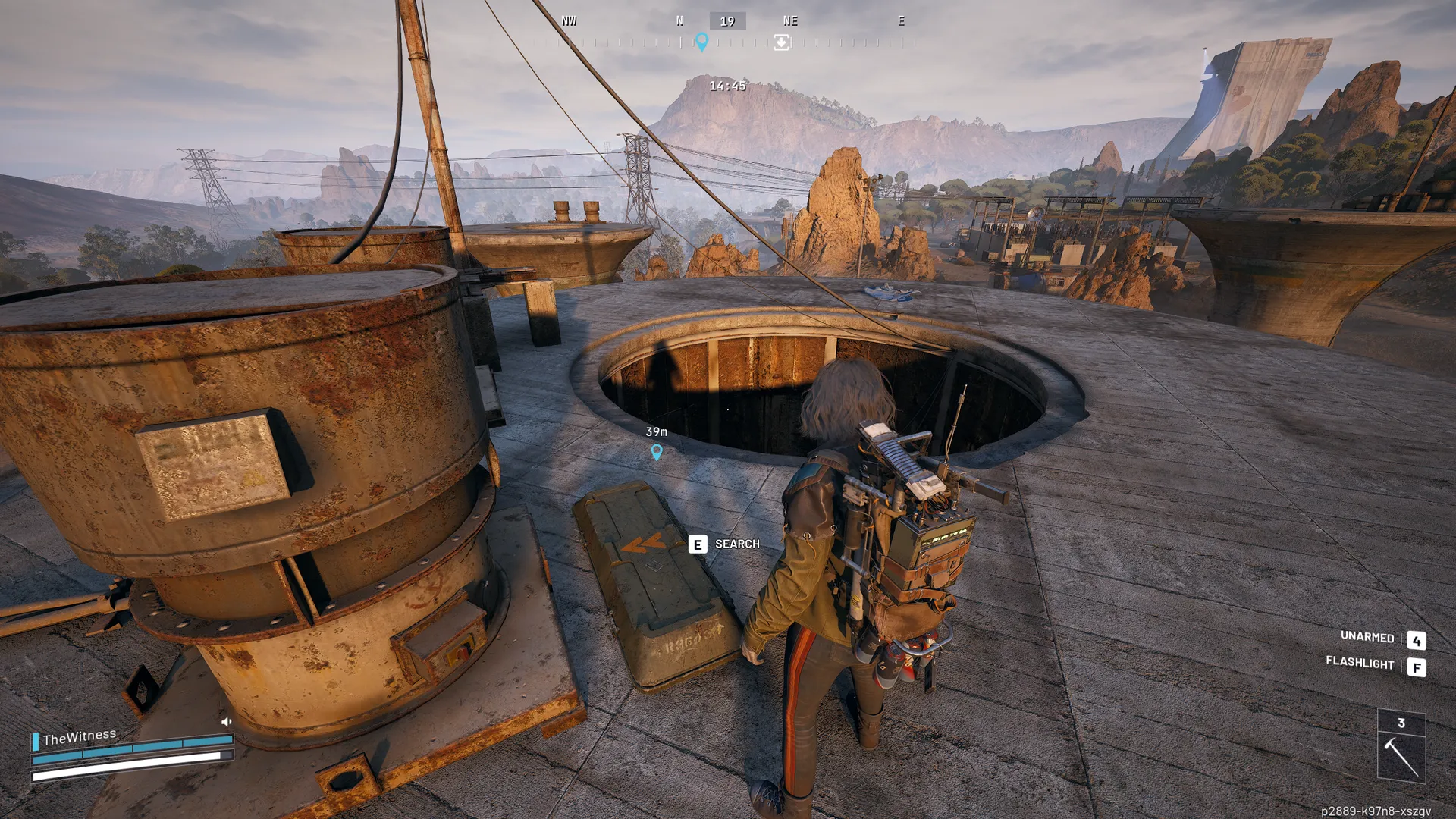The height and width of the screenshot is (819, 1456).
Task: Click the blue waypoint pin on the compass
Action: pos(701,42)
